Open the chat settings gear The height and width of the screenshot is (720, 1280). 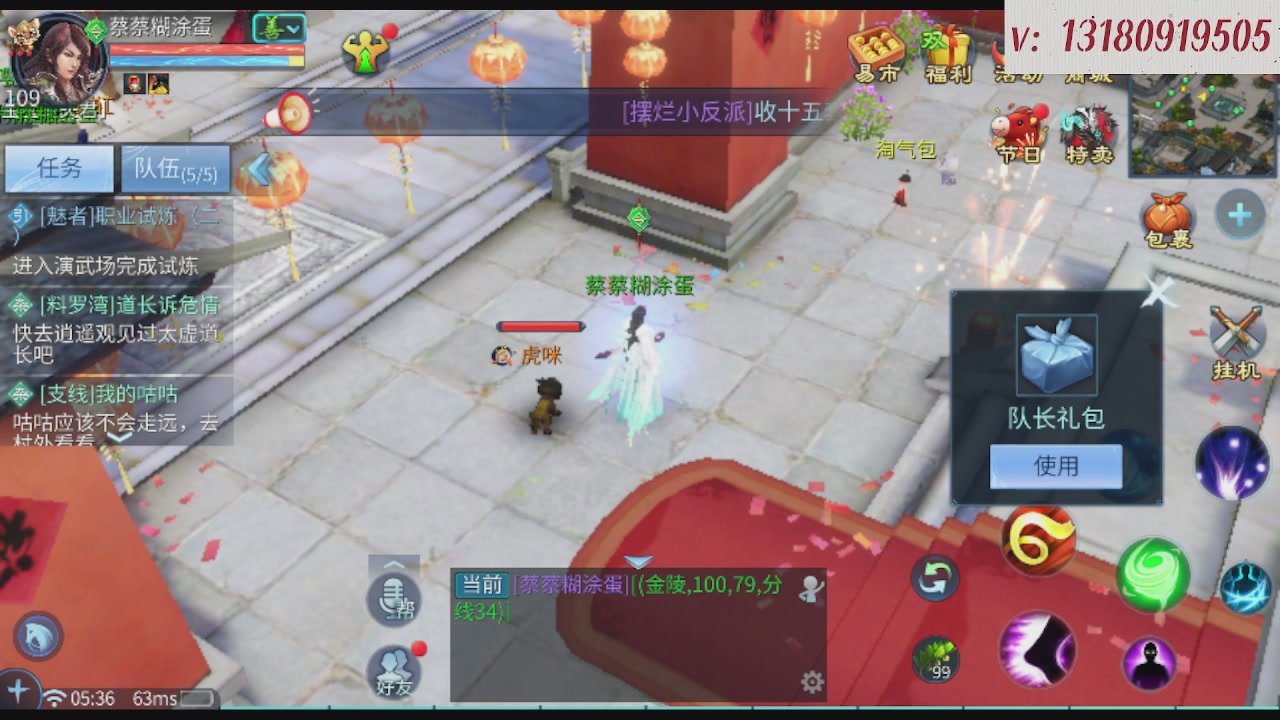click(810, 680)
